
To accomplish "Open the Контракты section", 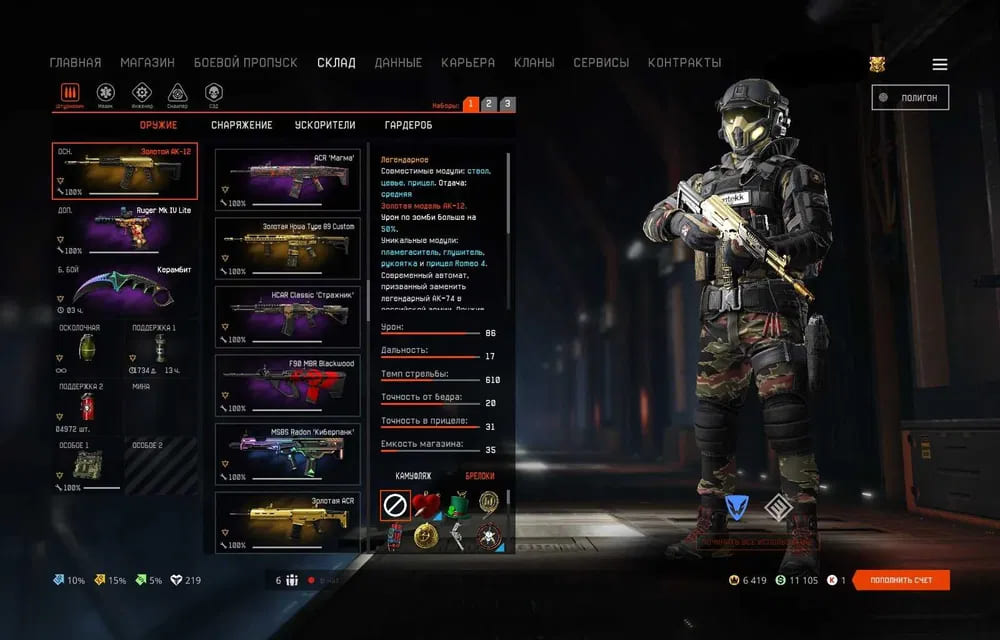I will tap(684, 62).
